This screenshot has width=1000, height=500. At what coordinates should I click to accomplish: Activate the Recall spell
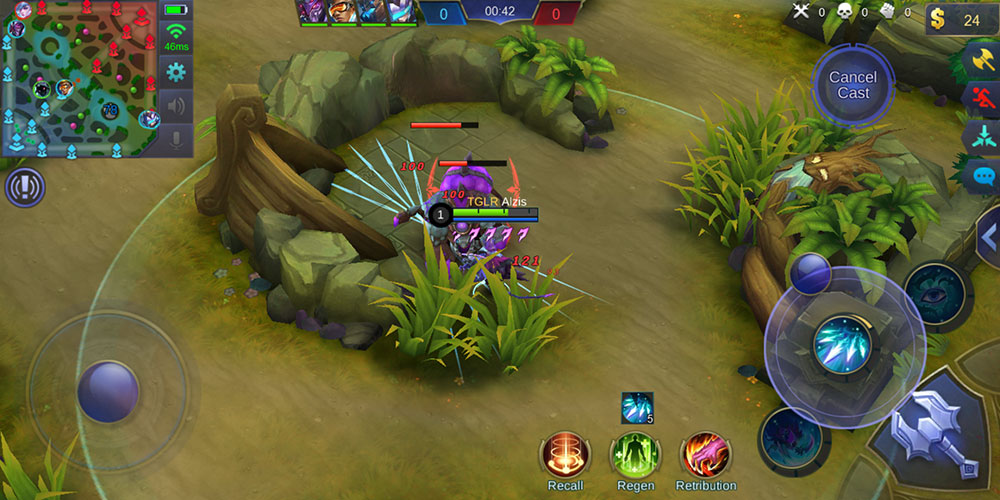coord(565,457)
